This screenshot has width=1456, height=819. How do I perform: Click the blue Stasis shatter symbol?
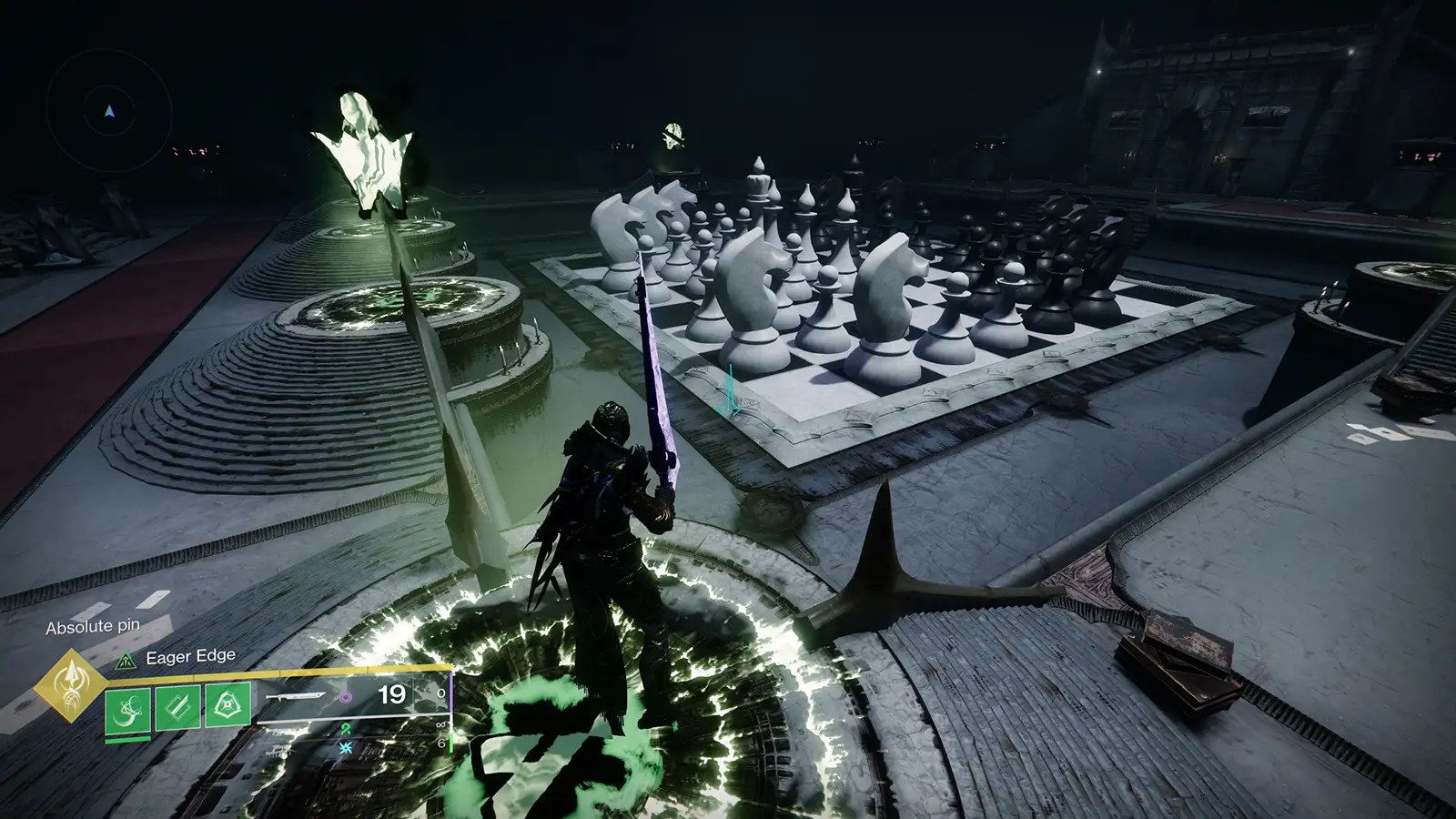tap(345, 748)
